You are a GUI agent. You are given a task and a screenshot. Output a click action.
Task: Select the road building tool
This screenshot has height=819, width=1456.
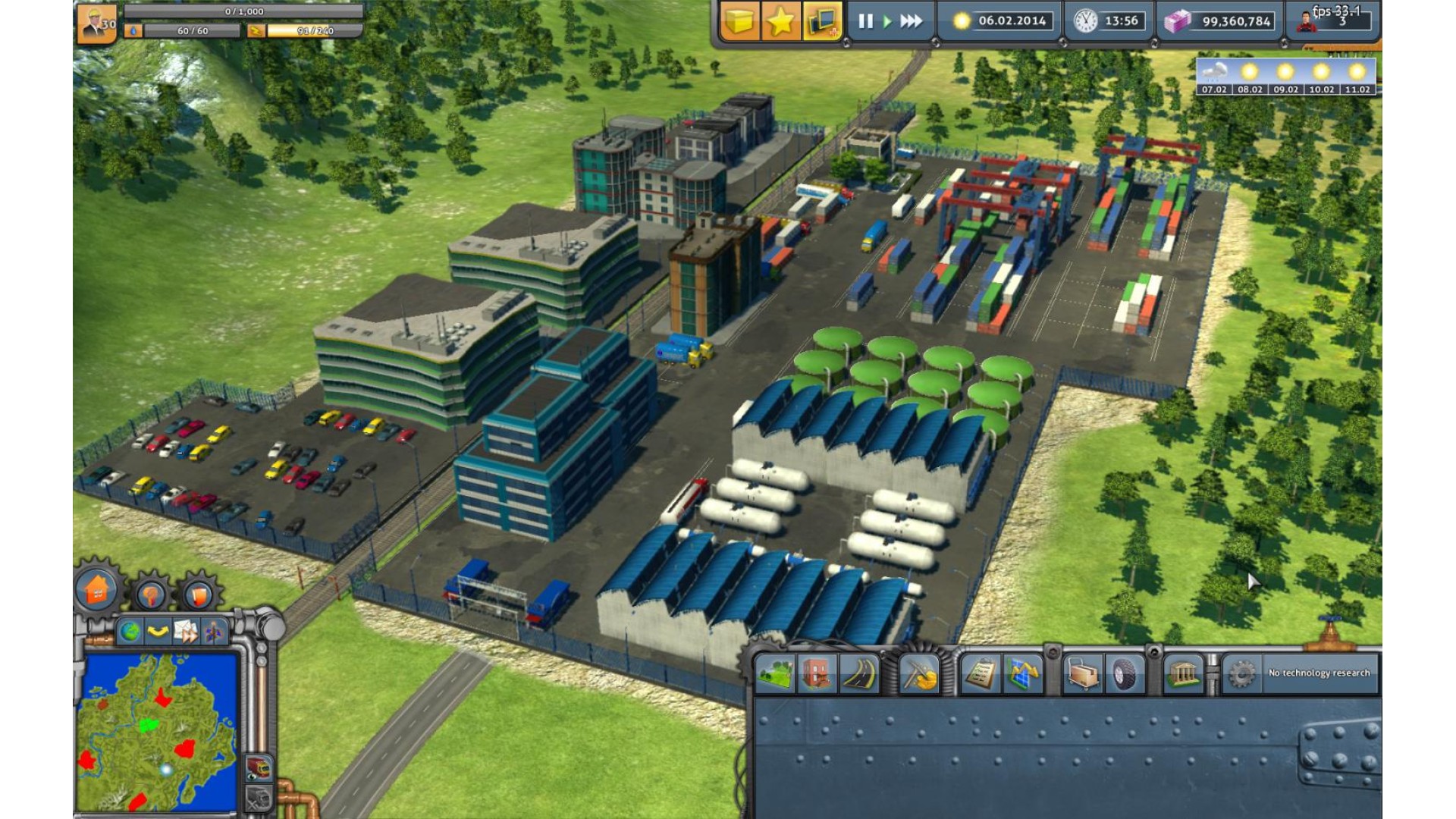(x=858, y=673)
